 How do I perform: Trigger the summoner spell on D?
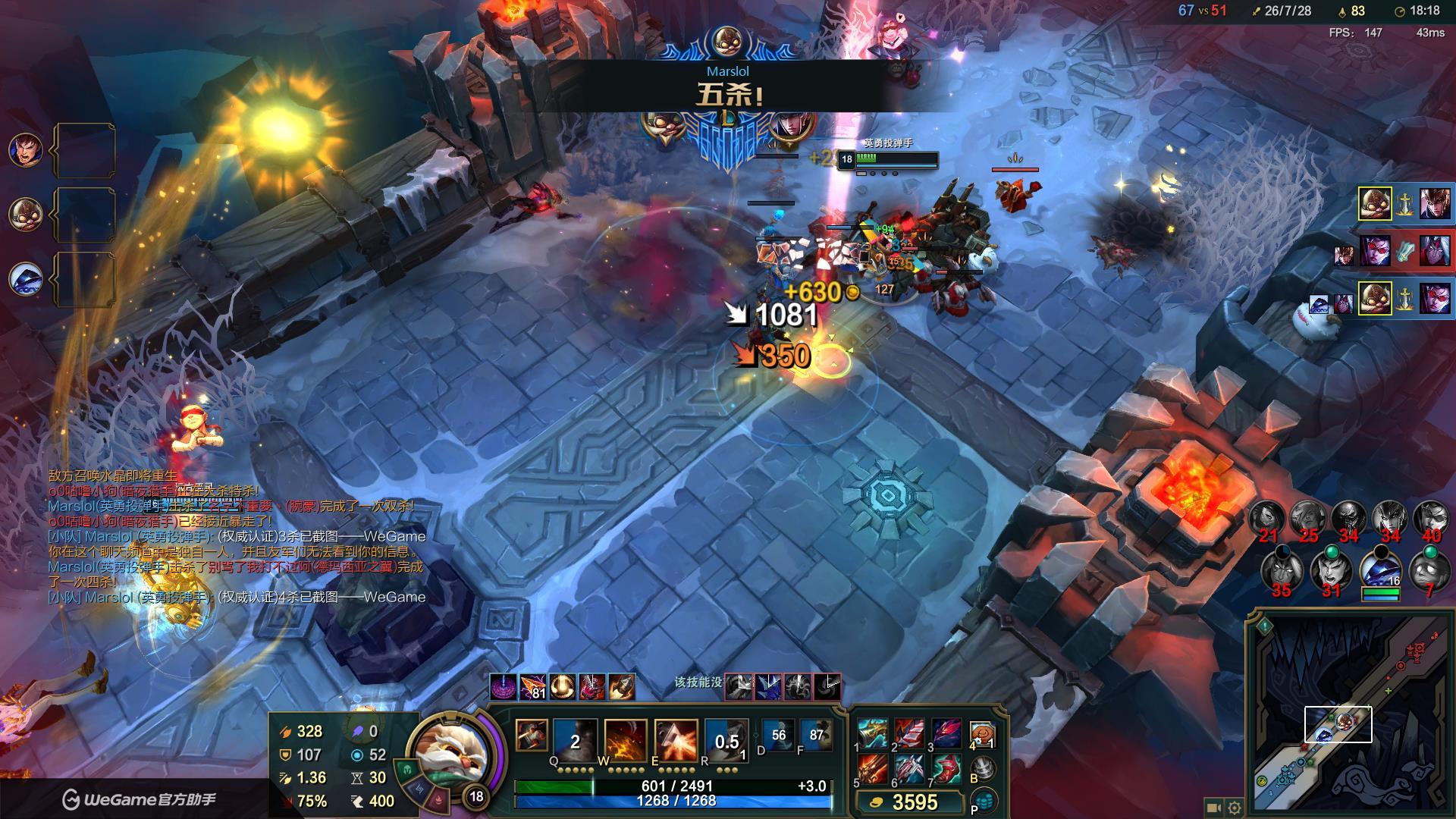coord(779,736)
